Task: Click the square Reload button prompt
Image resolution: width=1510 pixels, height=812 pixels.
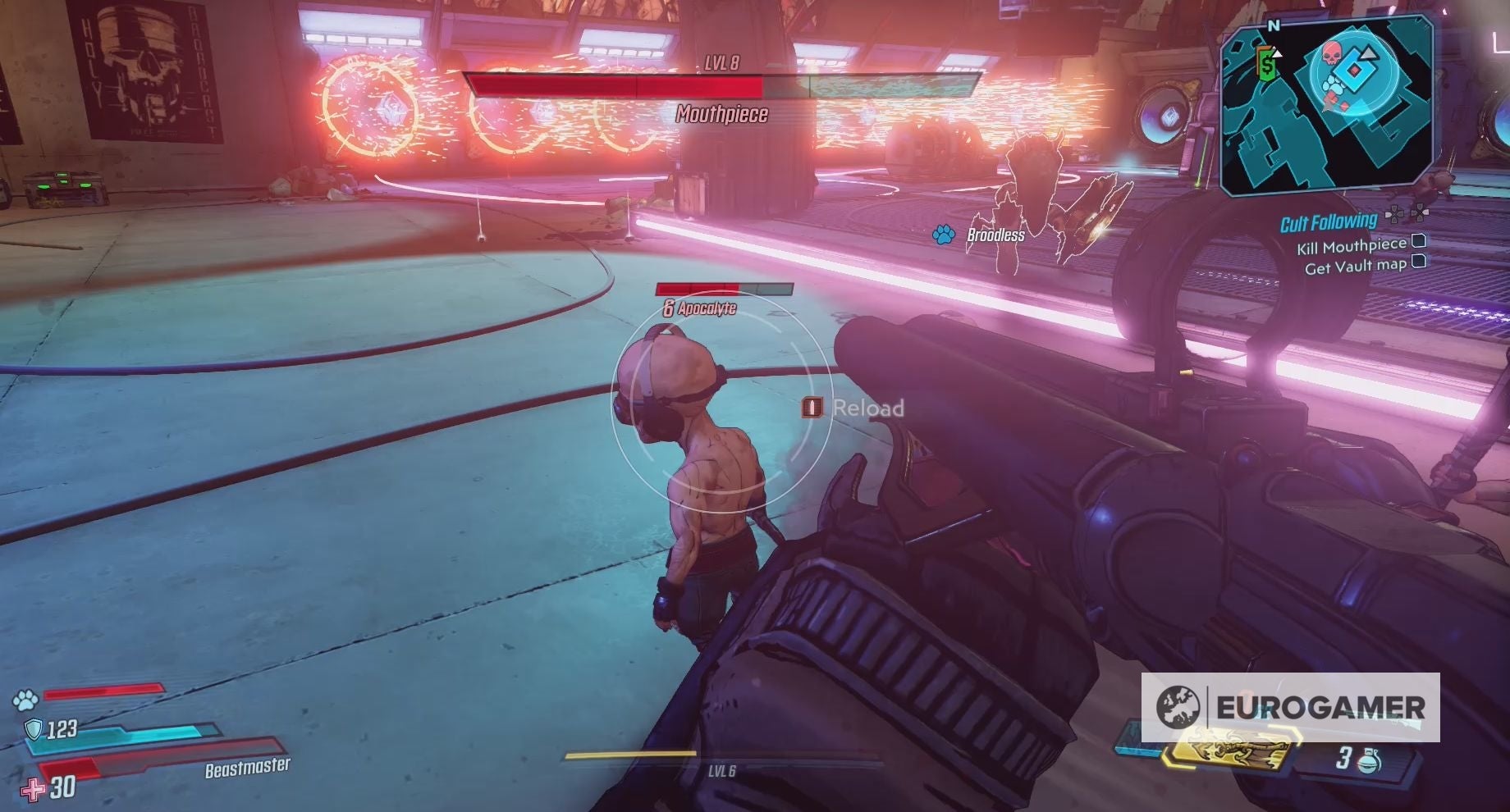Action: point(811,408)
